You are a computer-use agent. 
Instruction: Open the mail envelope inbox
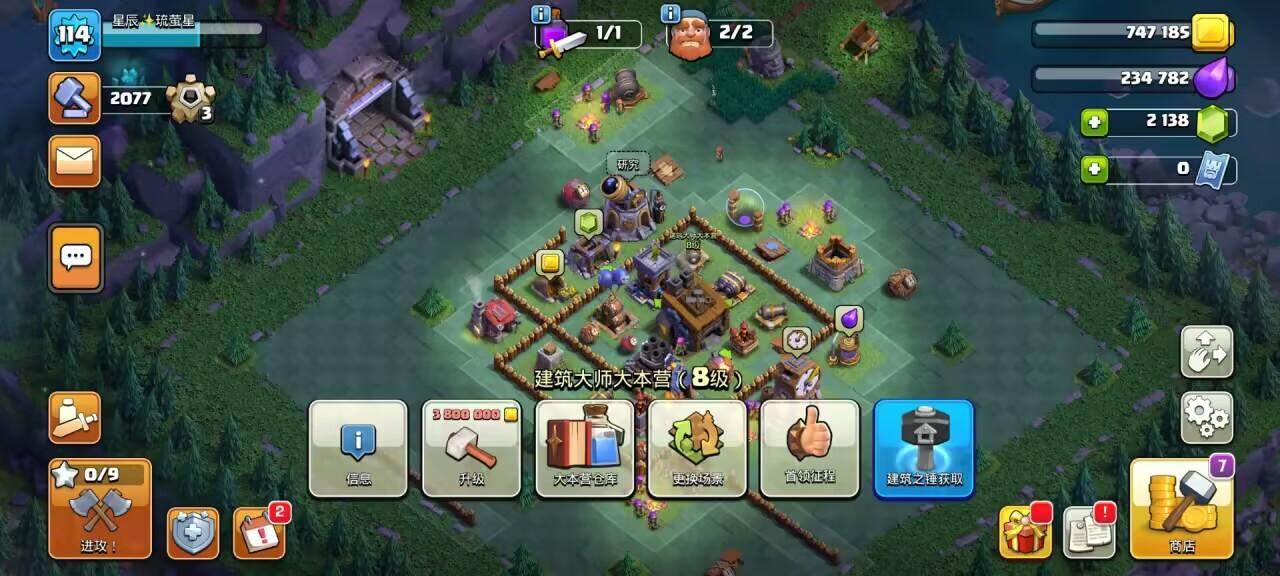75,161
